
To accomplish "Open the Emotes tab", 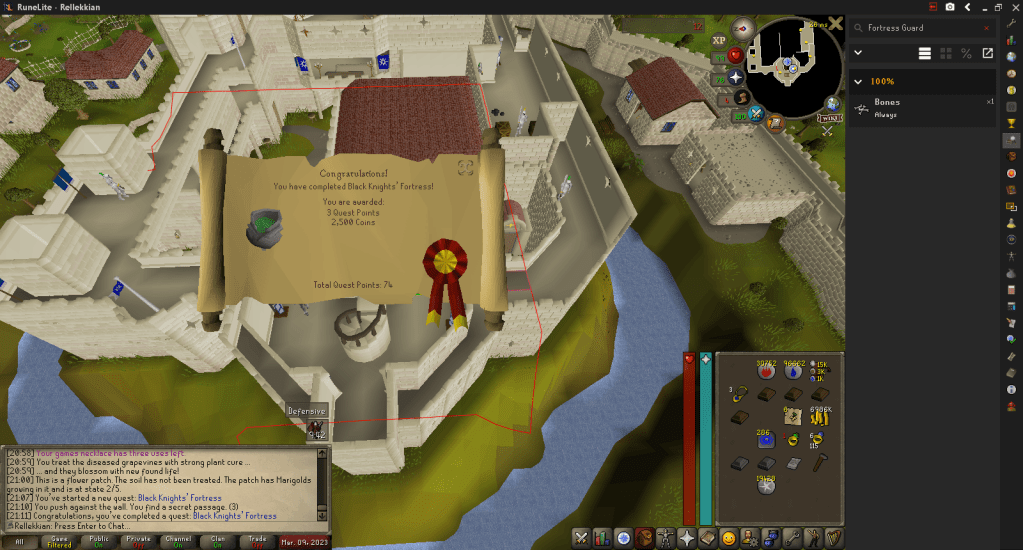I will click(730, 538).
